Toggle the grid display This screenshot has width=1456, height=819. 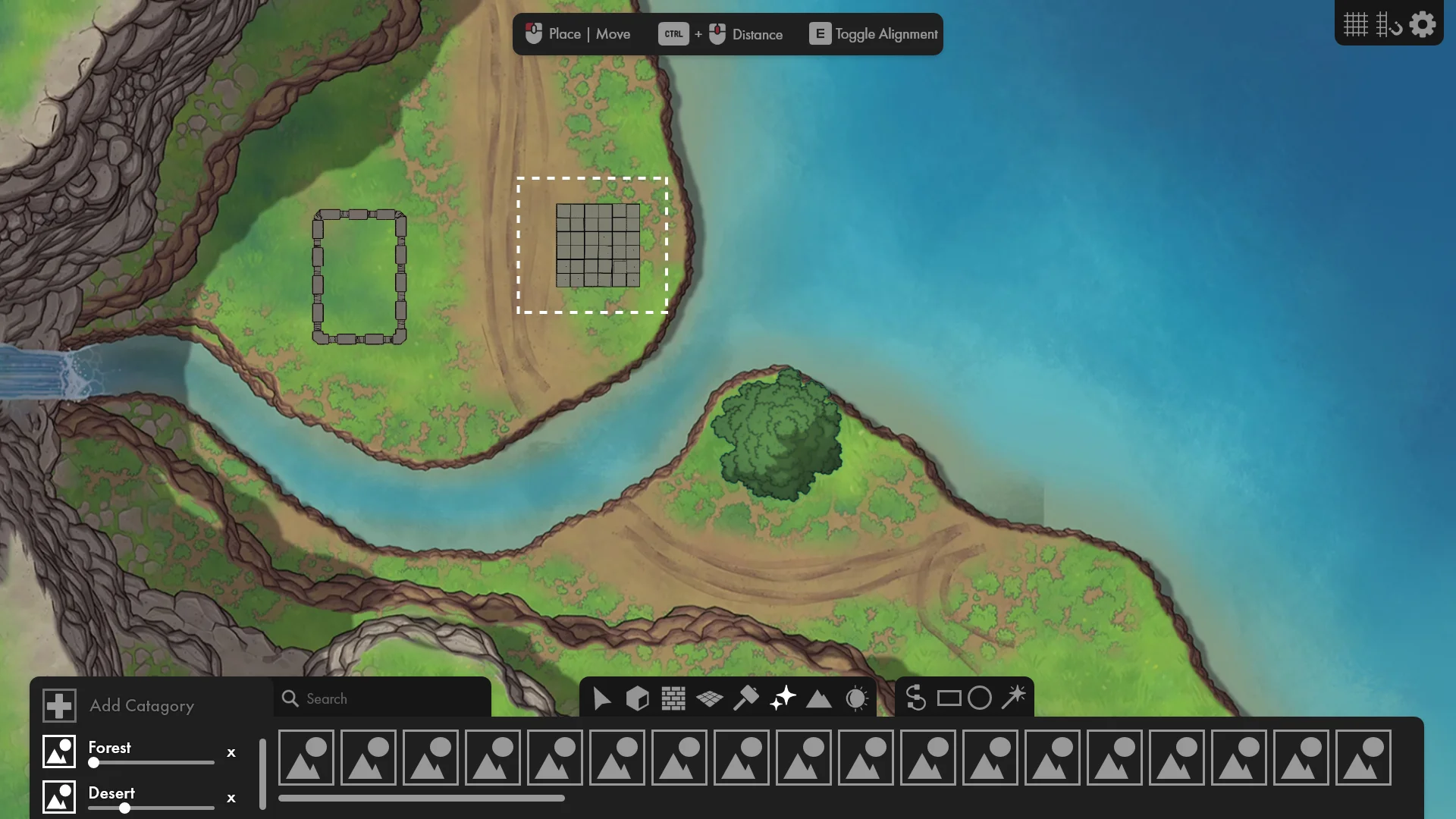point(1357,24)
